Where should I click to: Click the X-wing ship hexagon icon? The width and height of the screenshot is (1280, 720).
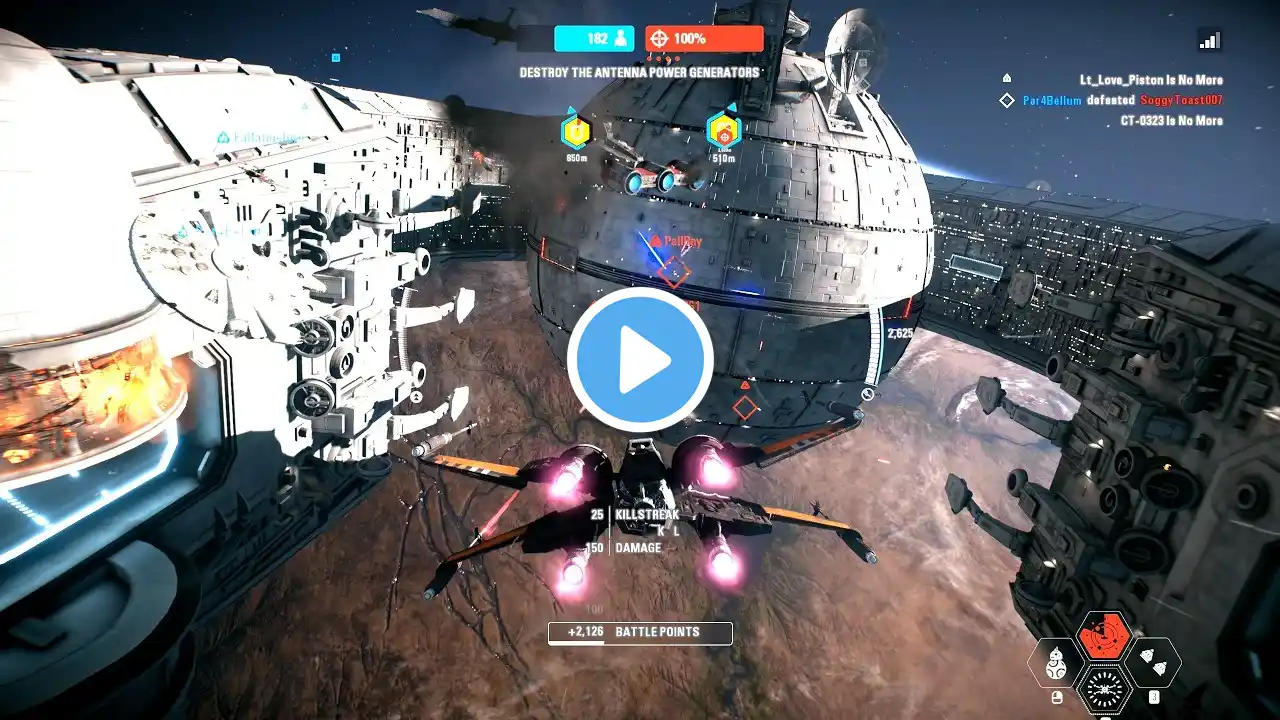click(x=1103, y=688)
